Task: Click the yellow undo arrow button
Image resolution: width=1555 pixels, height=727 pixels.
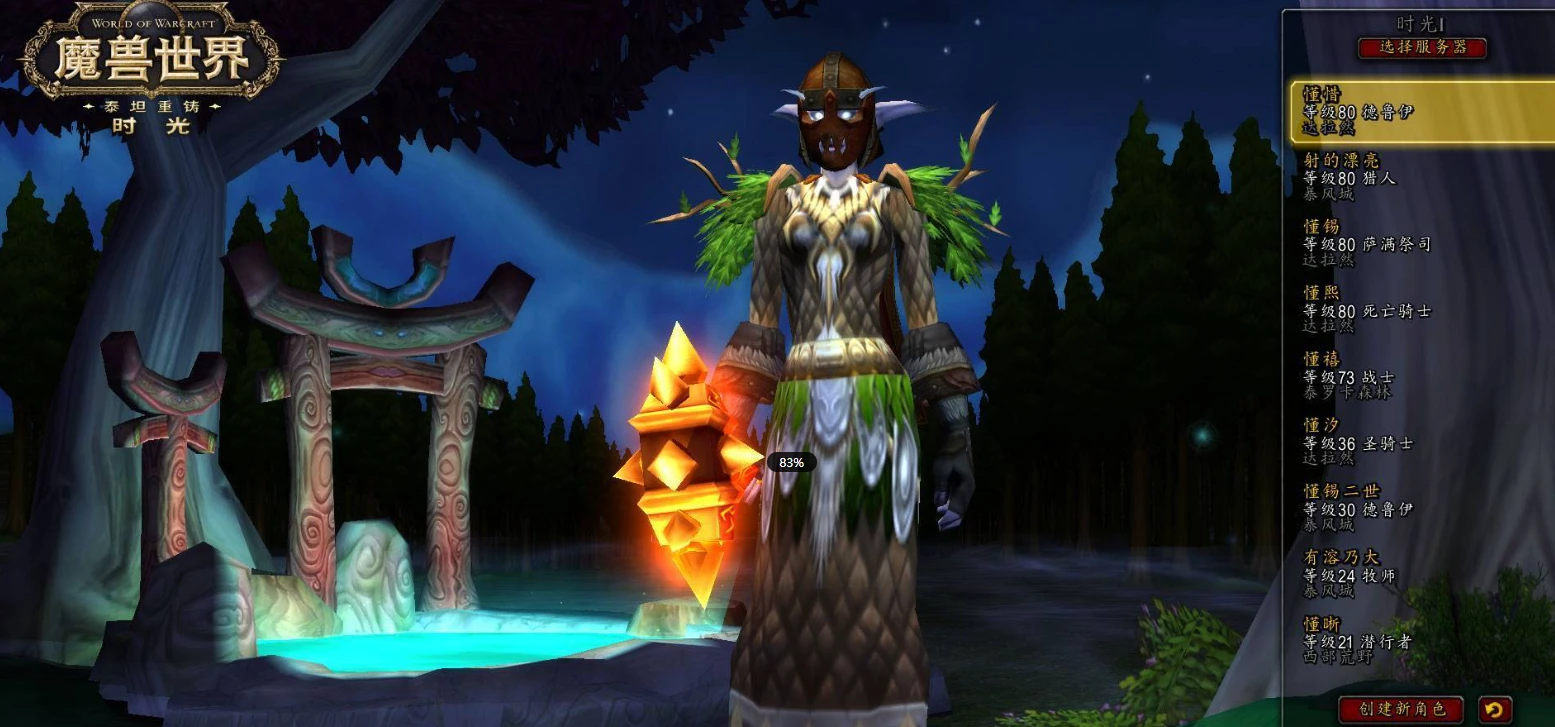Action: [1494, 709]
